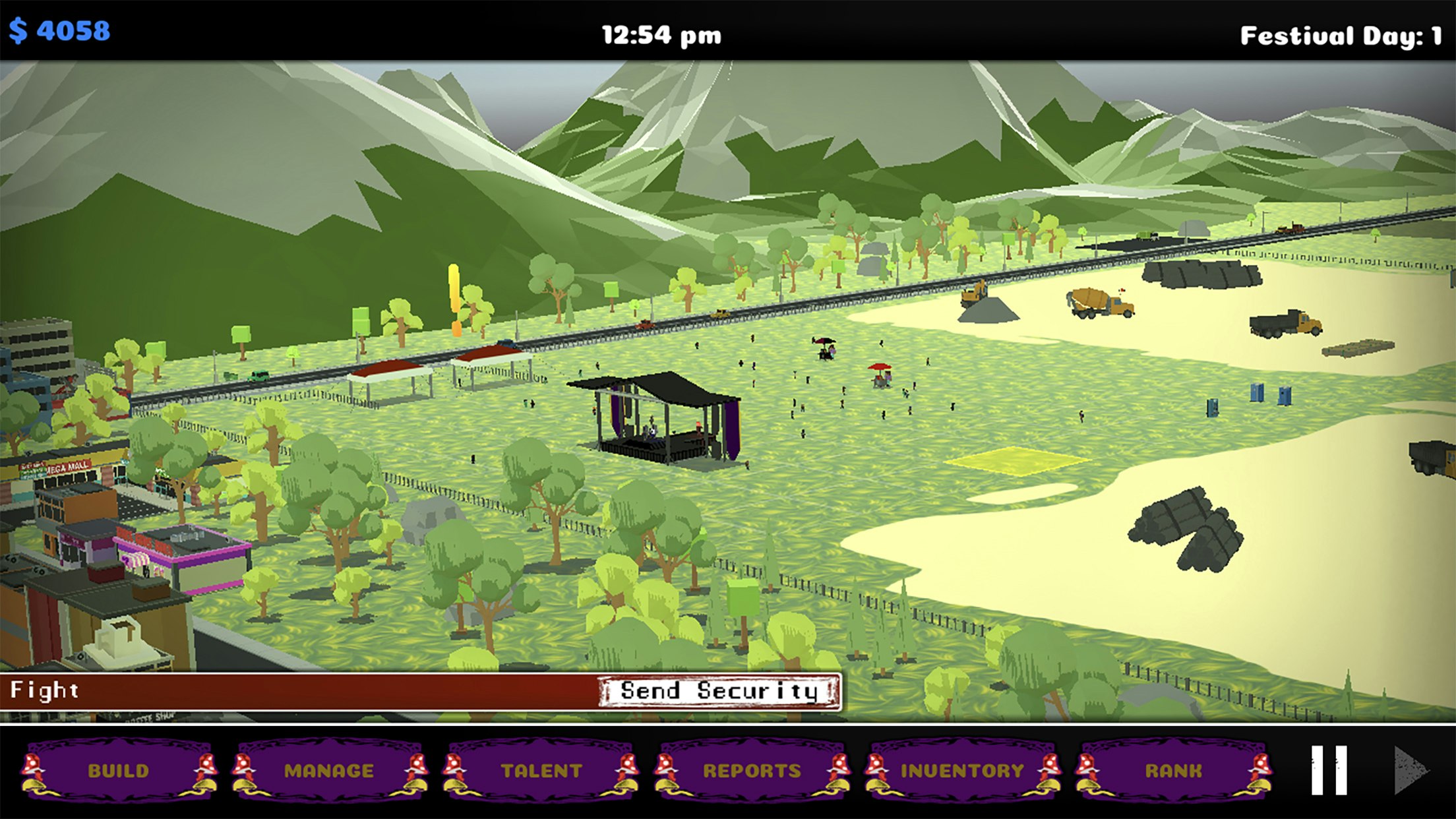The width and height of the screenshot is (1456, 819).
Task: Open the MANAGE menu
Action: click(330, 769)
